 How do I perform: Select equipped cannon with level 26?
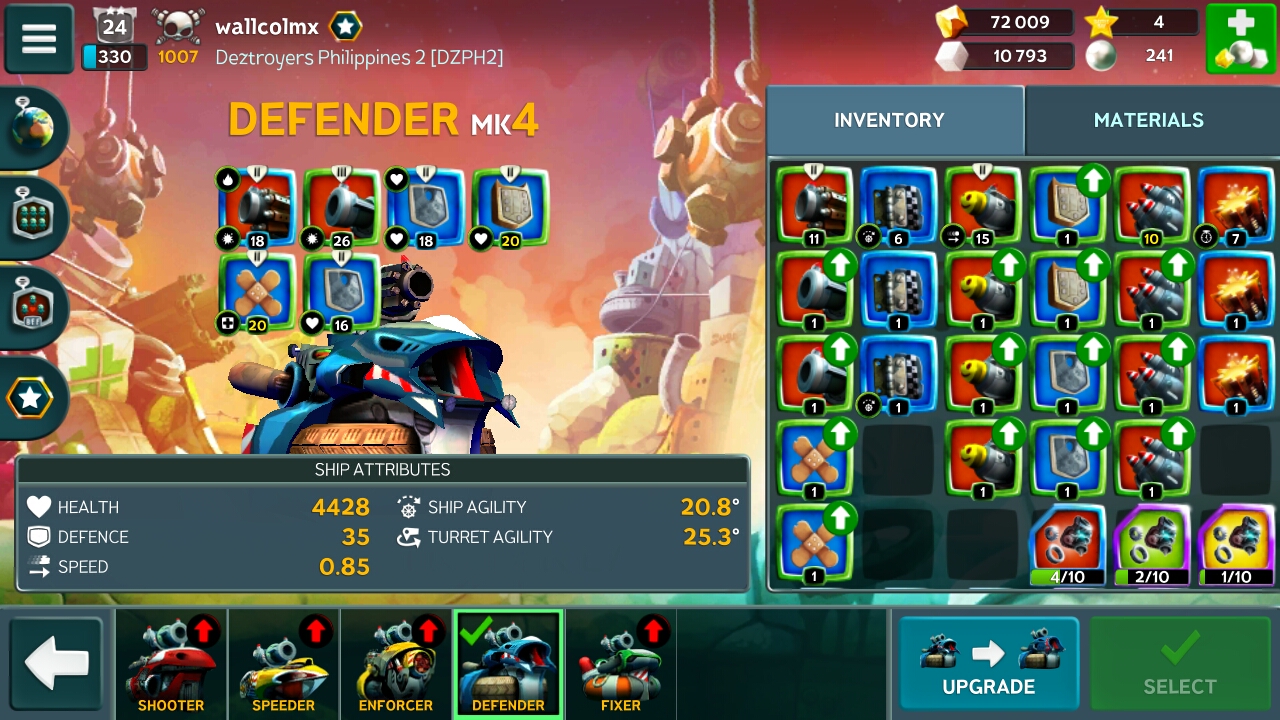[x=342, y=207]
